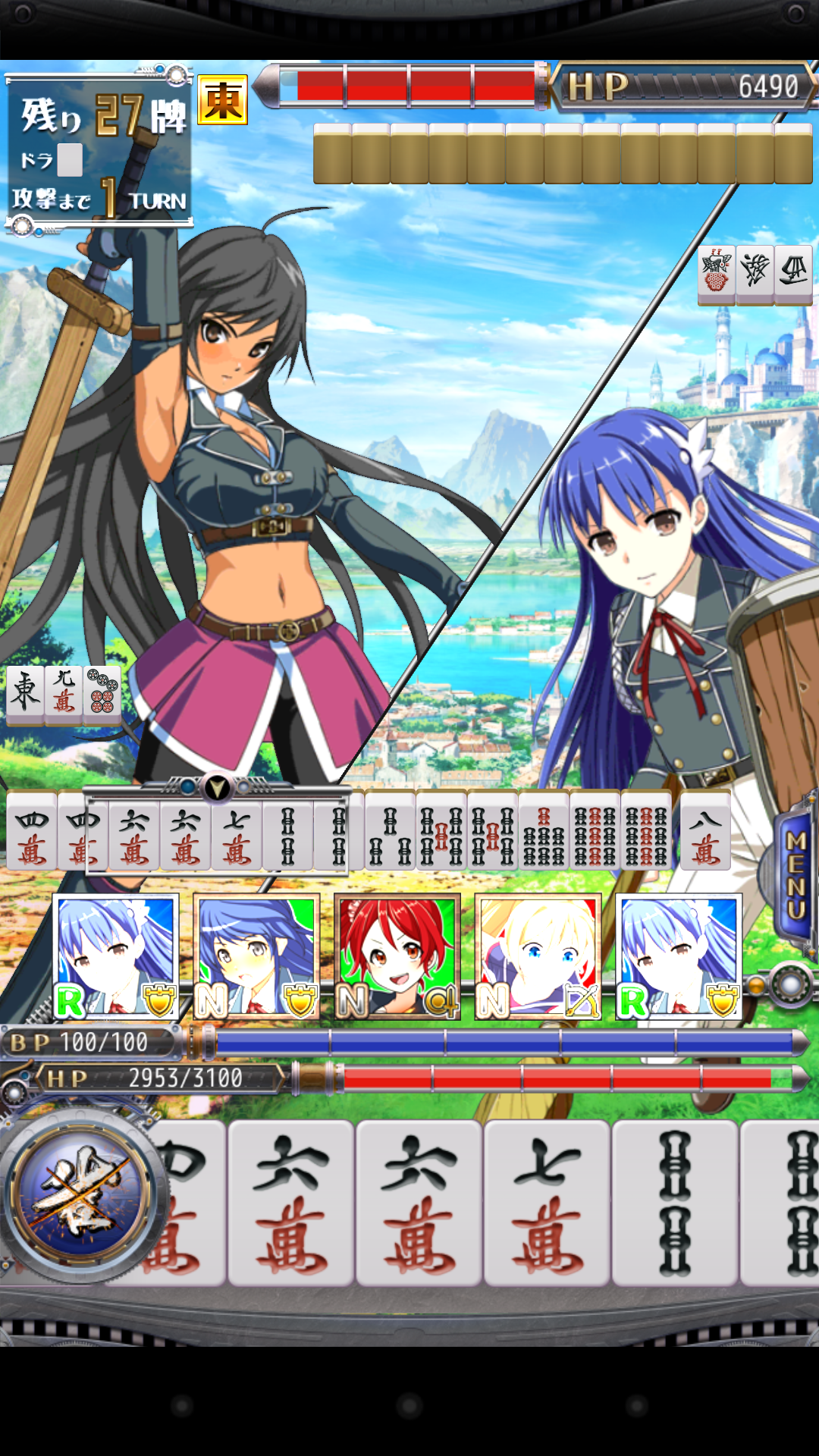Tap the small 七萬 tile in hand strip
The width and height of the screenshot is (819, 1456).
(x=237, y=830)
